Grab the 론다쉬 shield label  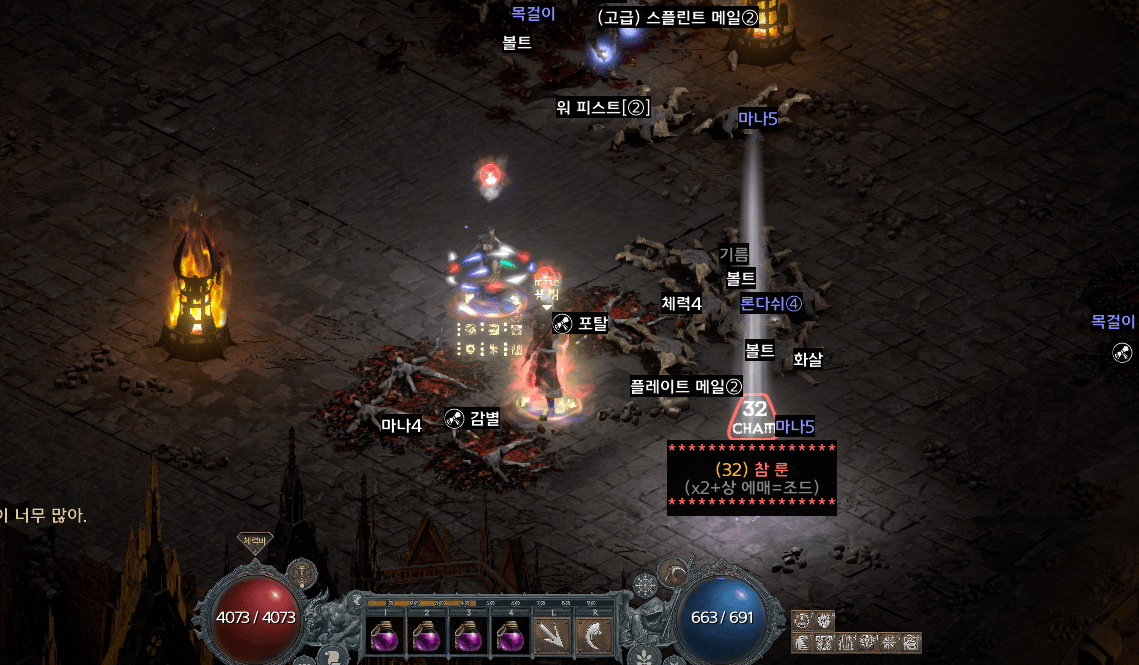[x=771, y=304]
